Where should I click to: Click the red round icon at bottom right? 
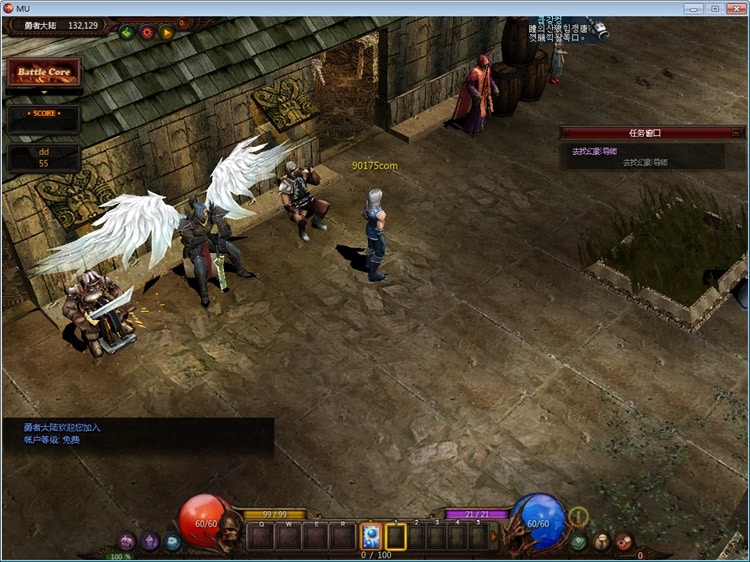tap(624, 541)
